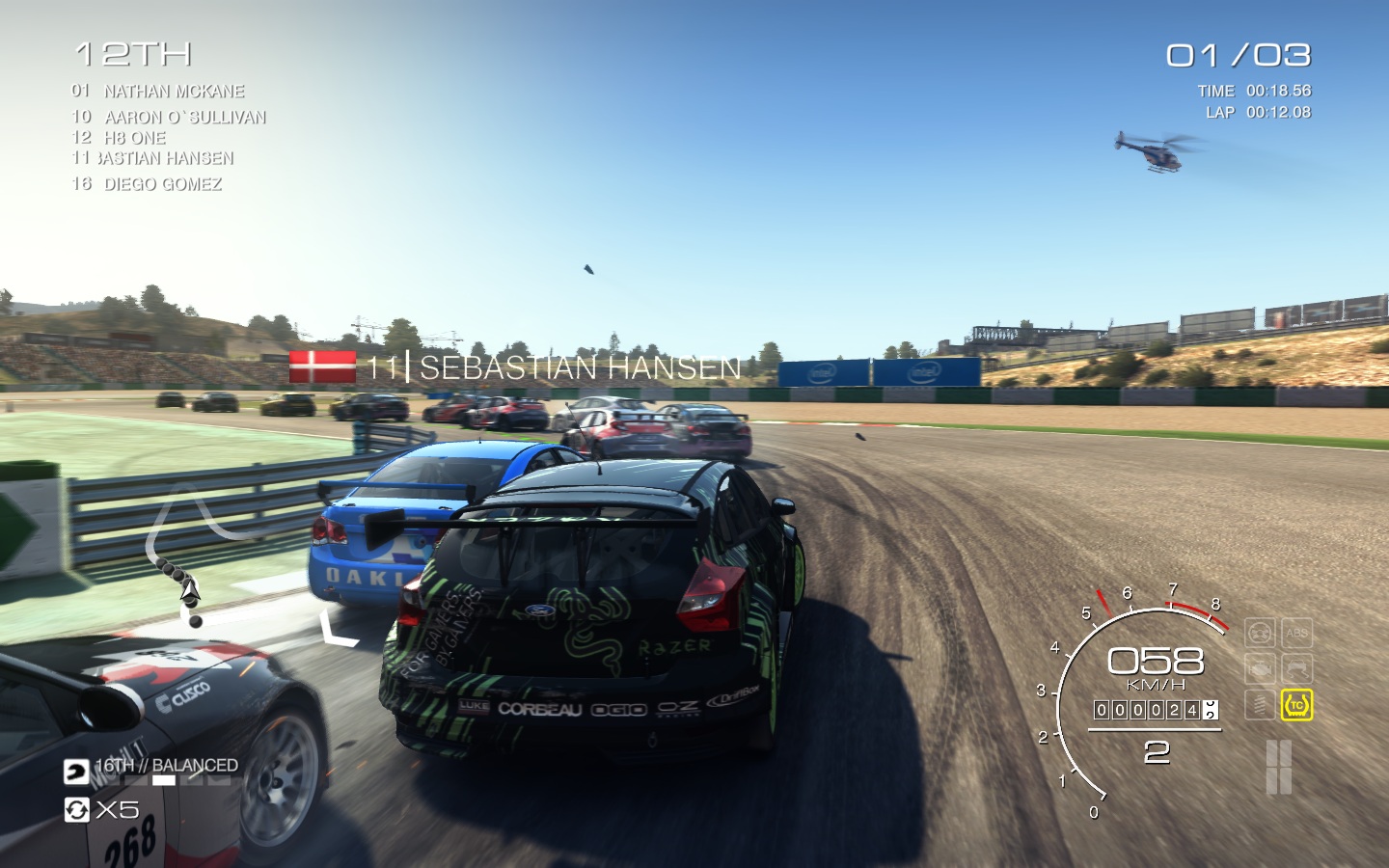Viewport: 1389px width, 868px height.
Task: Select the engine damage indicator icon
Action: pos(1260,668)
